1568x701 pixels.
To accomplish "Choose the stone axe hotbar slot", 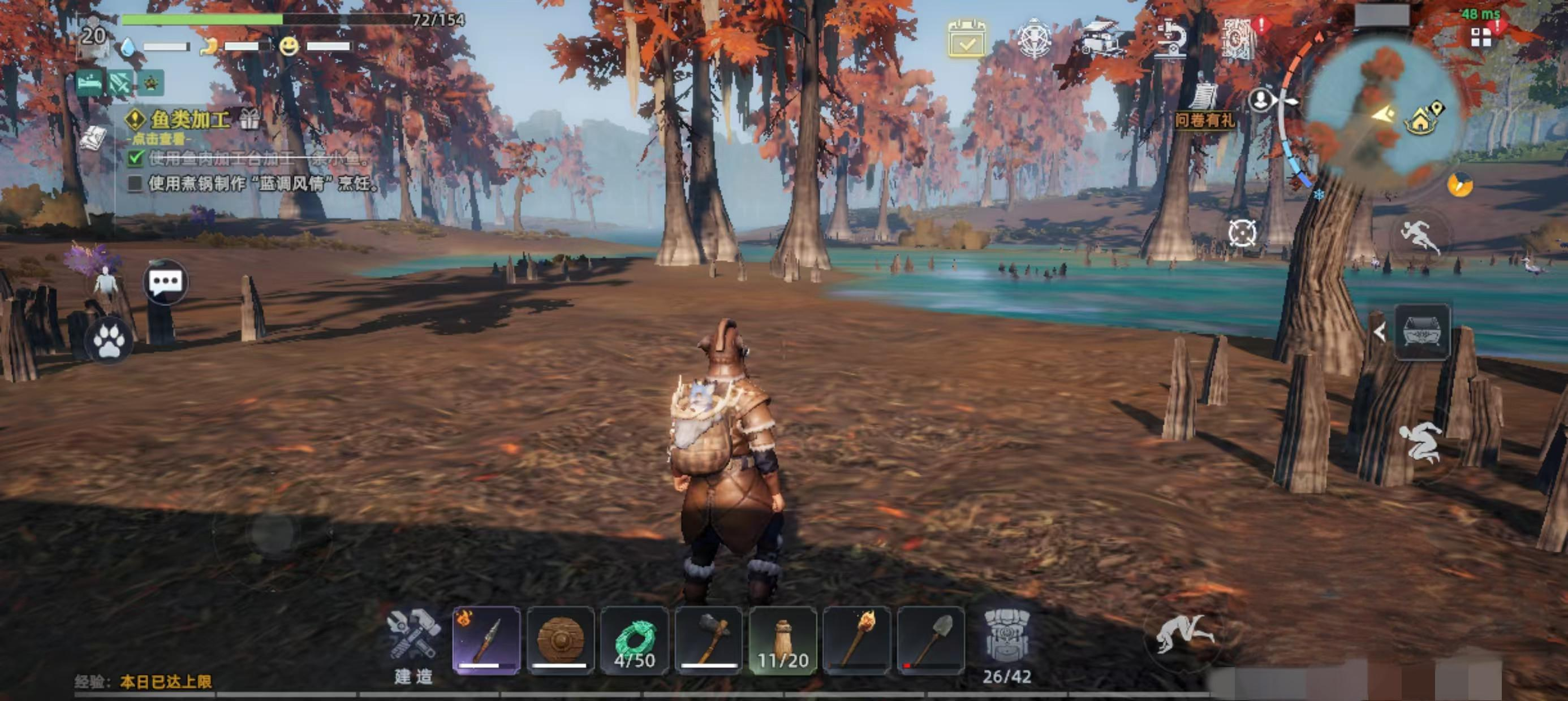I will point(709,640).
